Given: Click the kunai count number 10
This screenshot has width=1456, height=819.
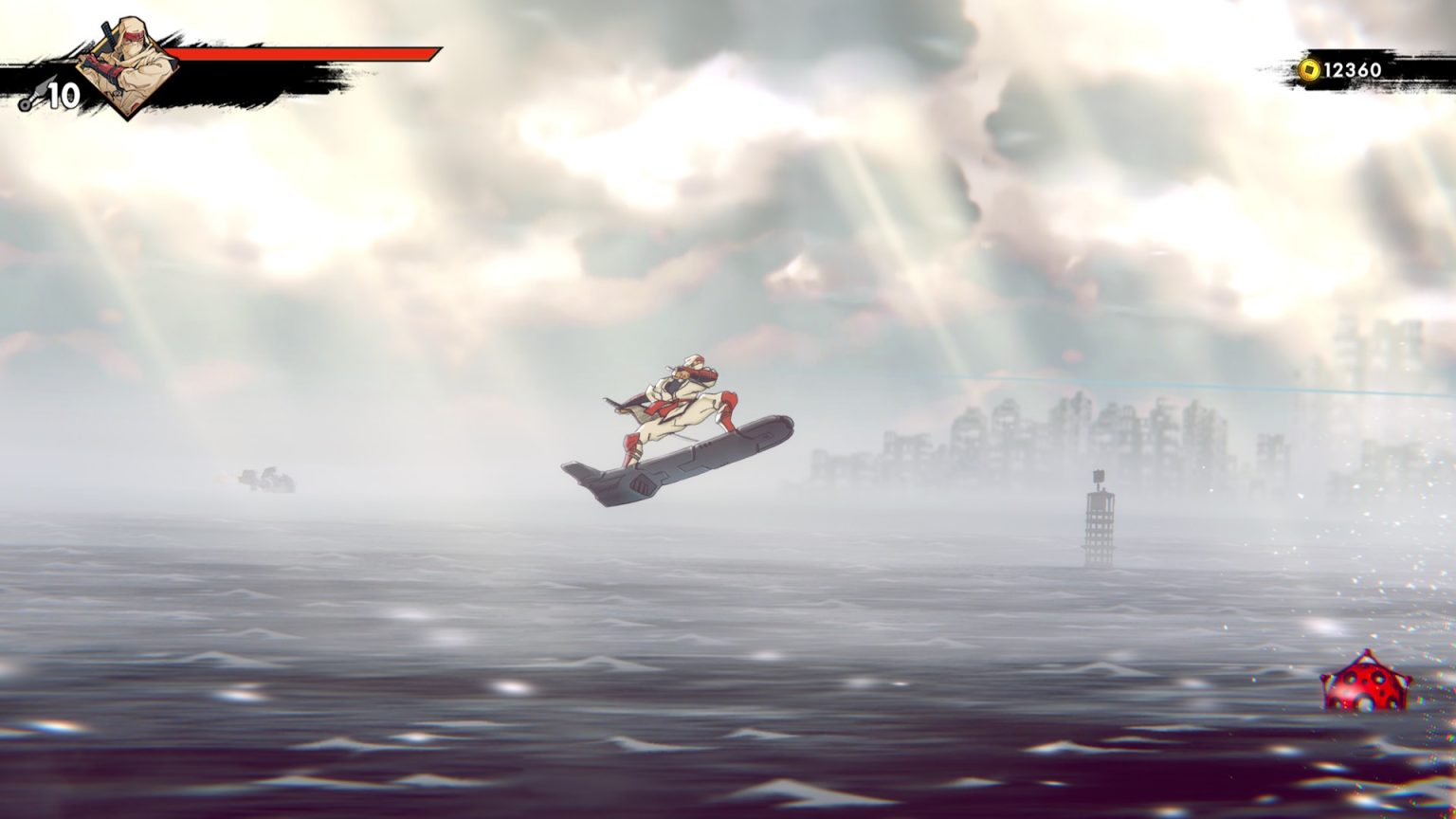Looking at the screenshot, I should [63, 94].
